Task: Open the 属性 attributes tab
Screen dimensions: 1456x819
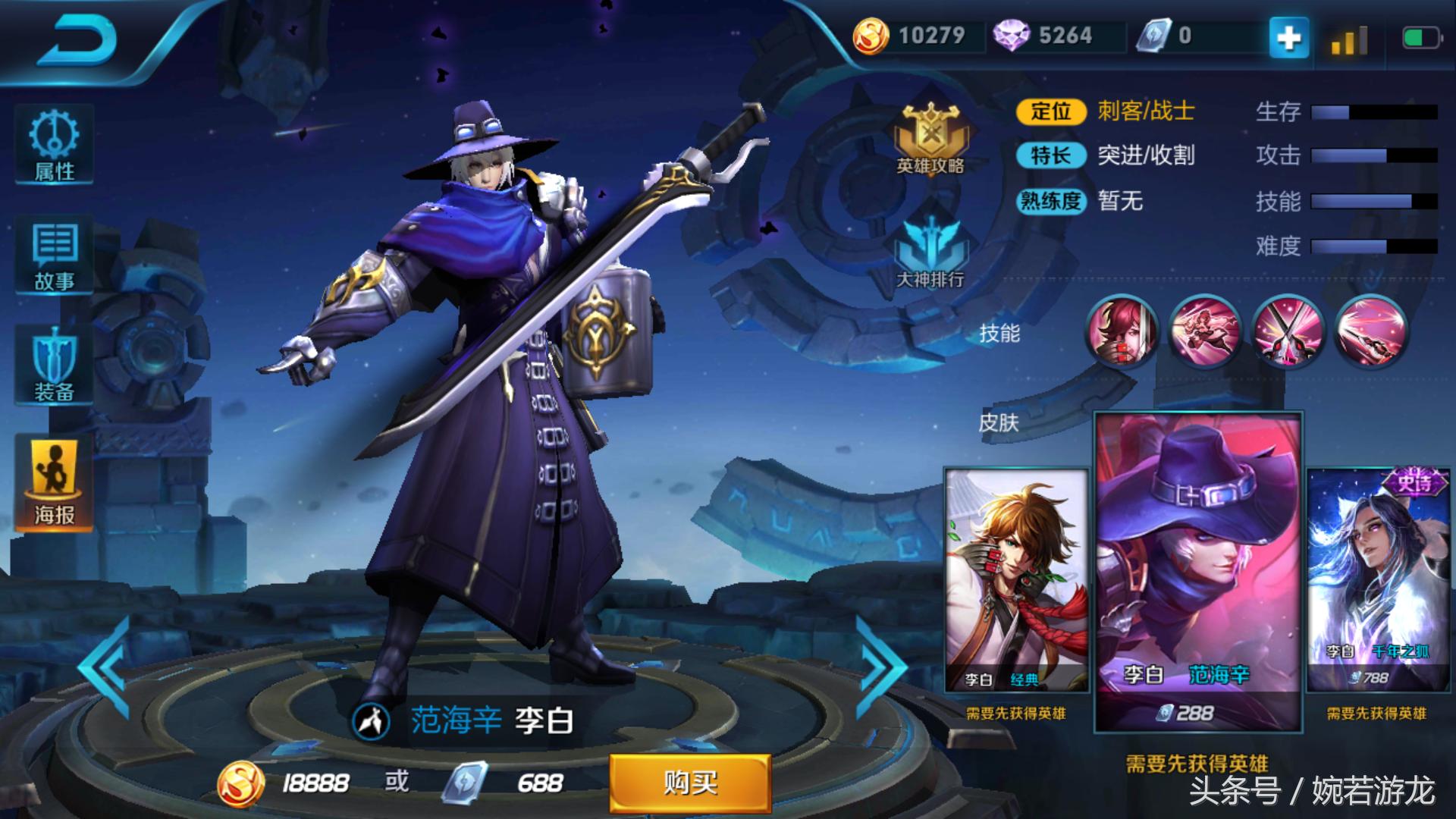Action: 54,145
